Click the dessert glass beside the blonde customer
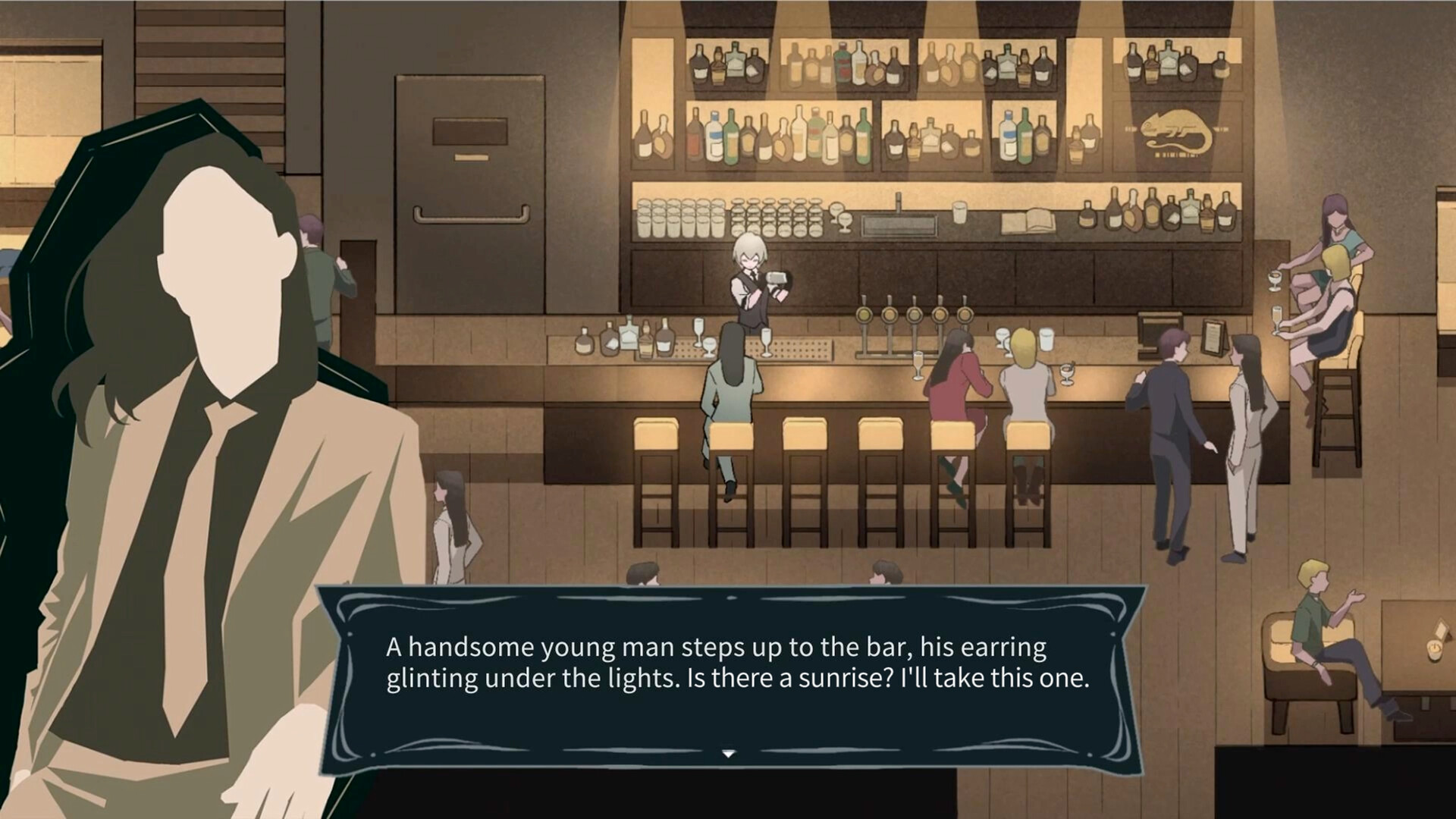1456x819 pixels. point(1065,373)
